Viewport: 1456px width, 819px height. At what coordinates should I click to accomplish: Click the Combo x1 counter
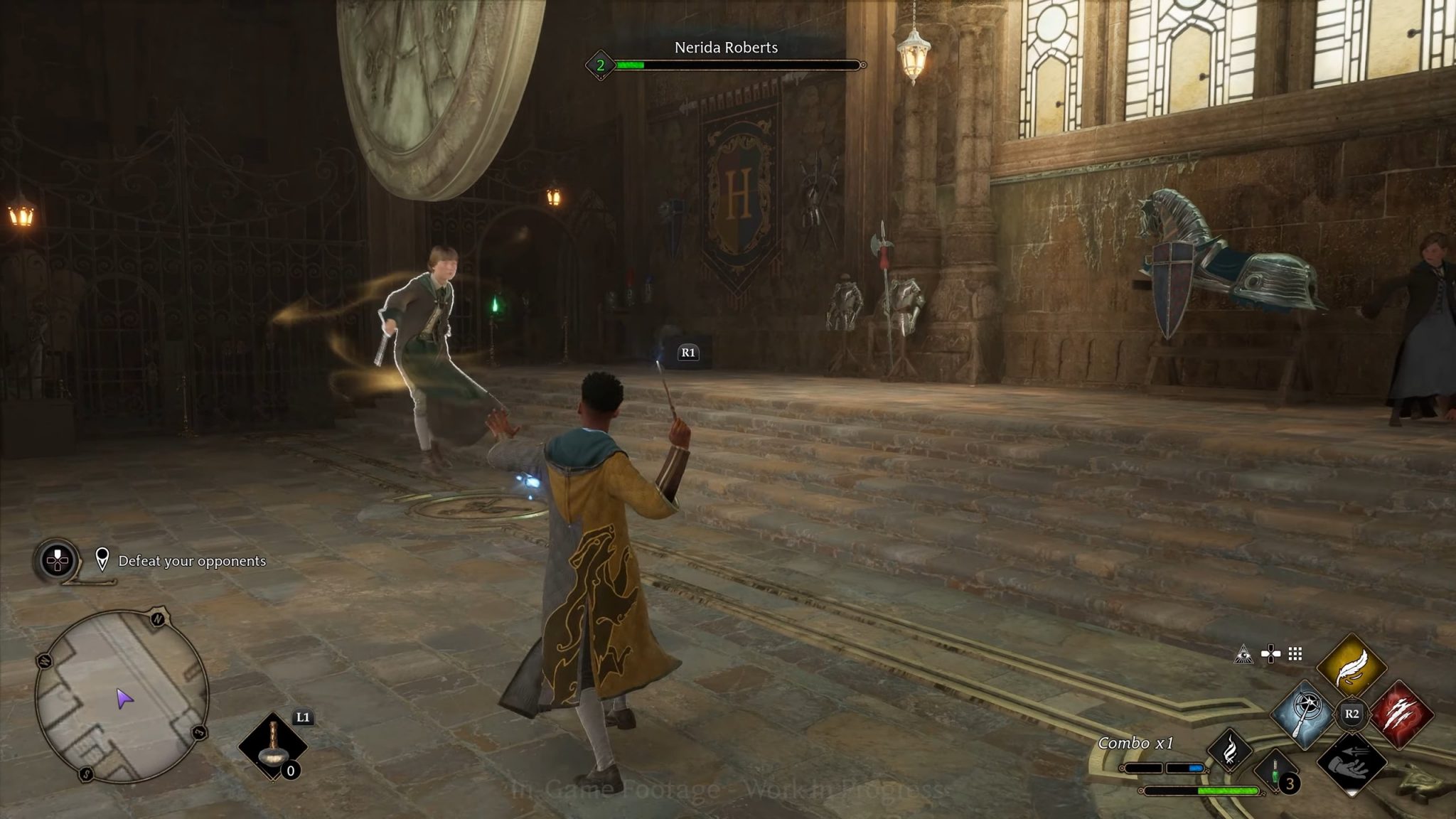pyautogui.click(x=1136, y=742)
